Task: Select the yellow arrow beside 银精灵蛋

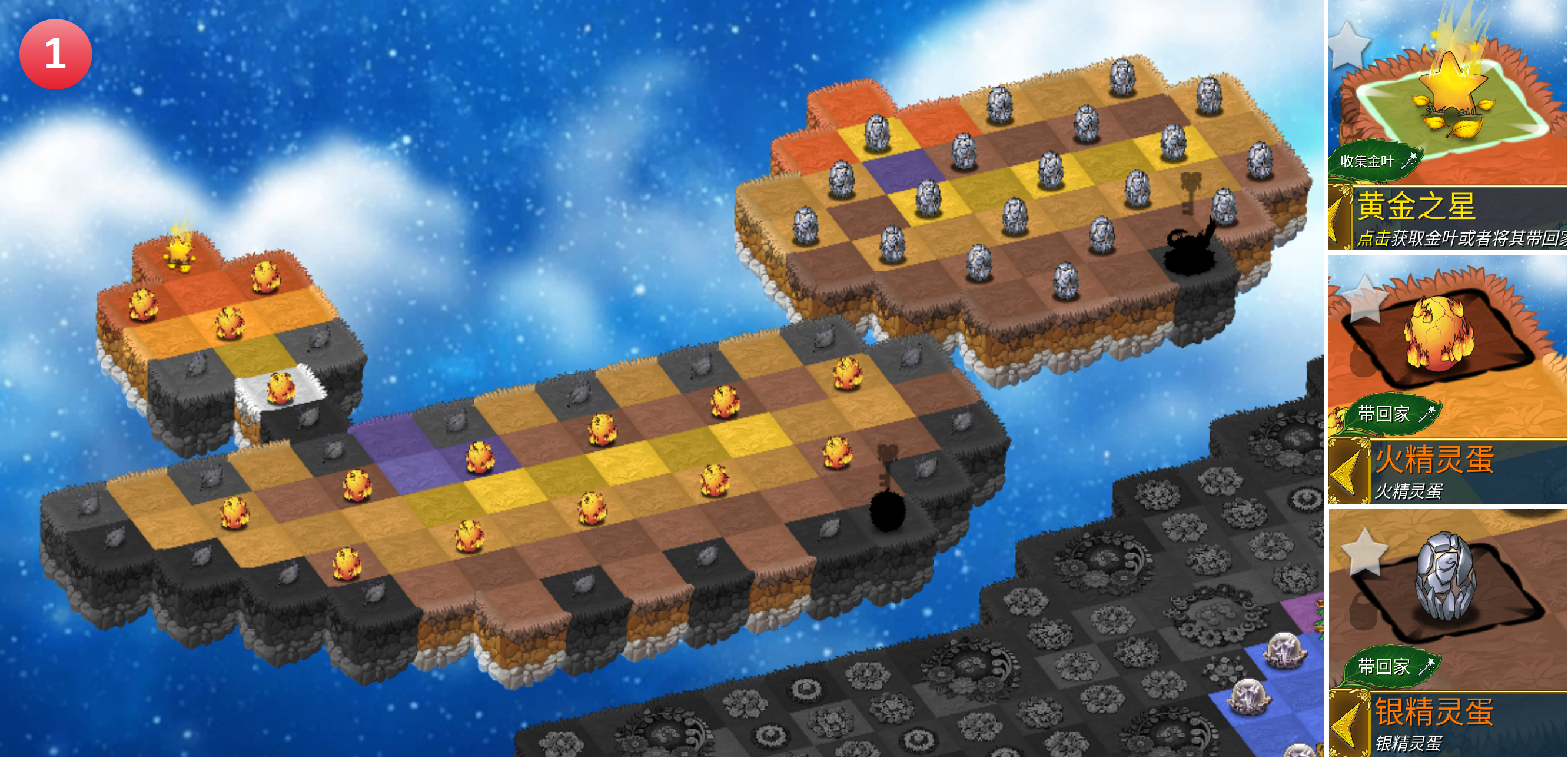Action: coord(1345,724)
